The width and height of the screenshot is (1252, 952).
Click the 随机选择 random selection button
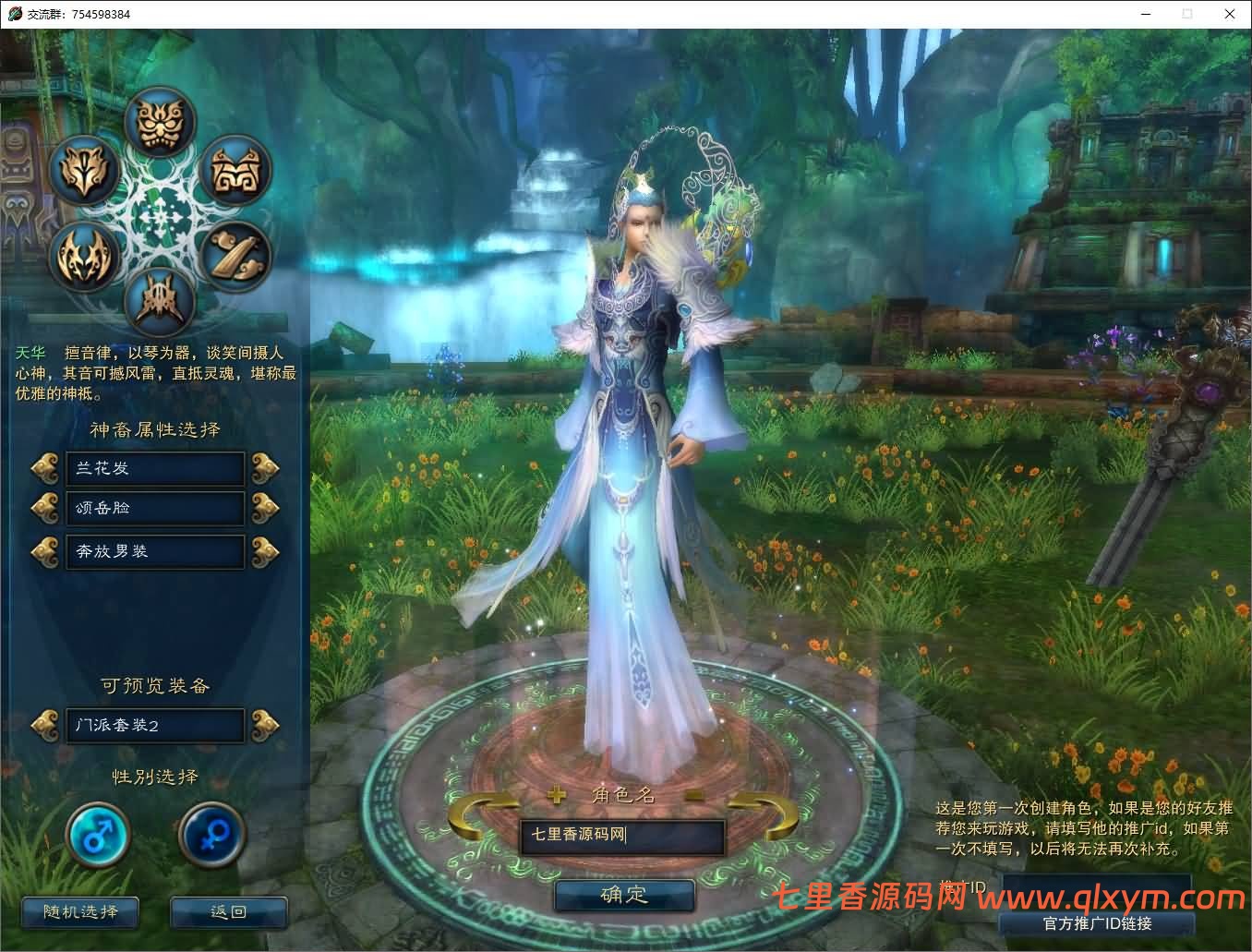[78, 911]
